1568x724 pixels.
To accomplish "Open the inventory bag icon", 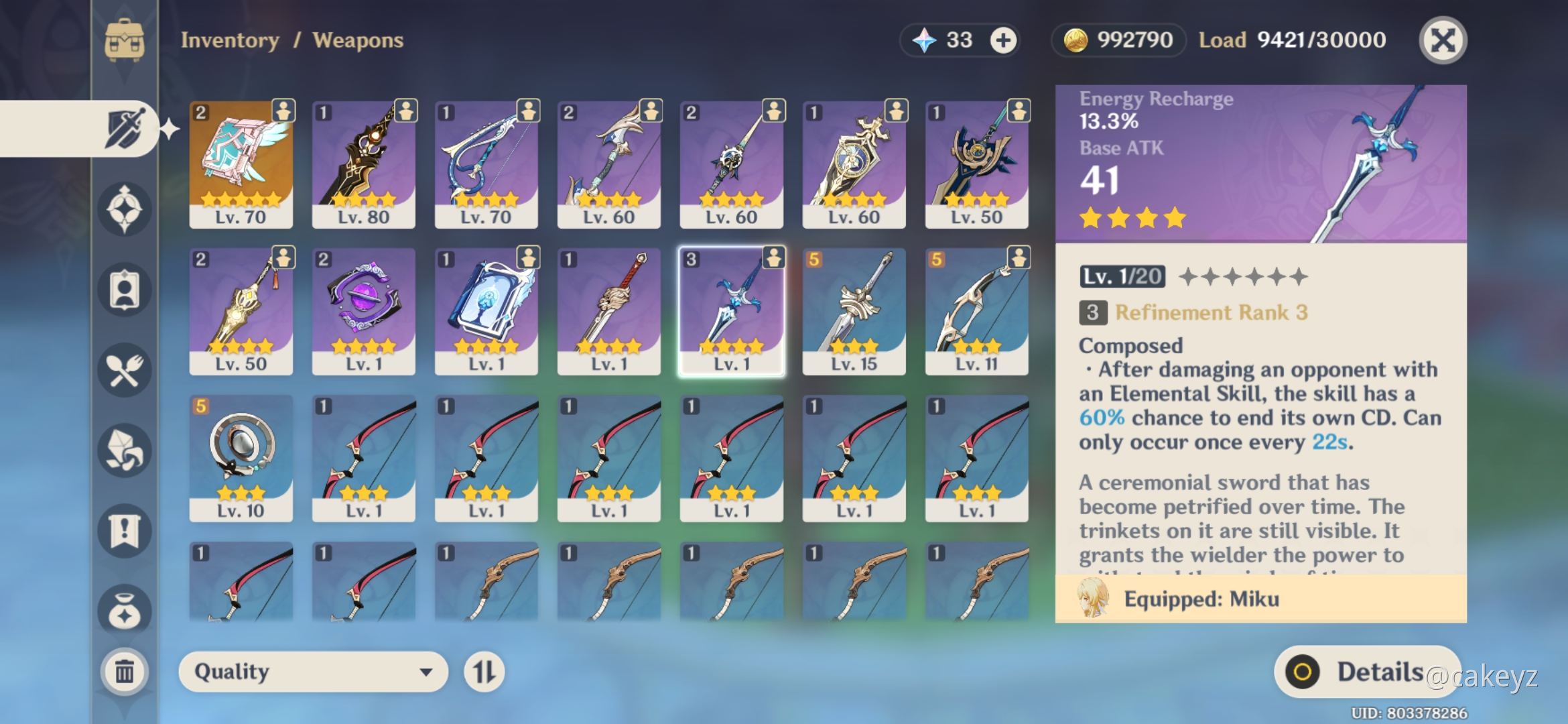I will tap(124, 39).
